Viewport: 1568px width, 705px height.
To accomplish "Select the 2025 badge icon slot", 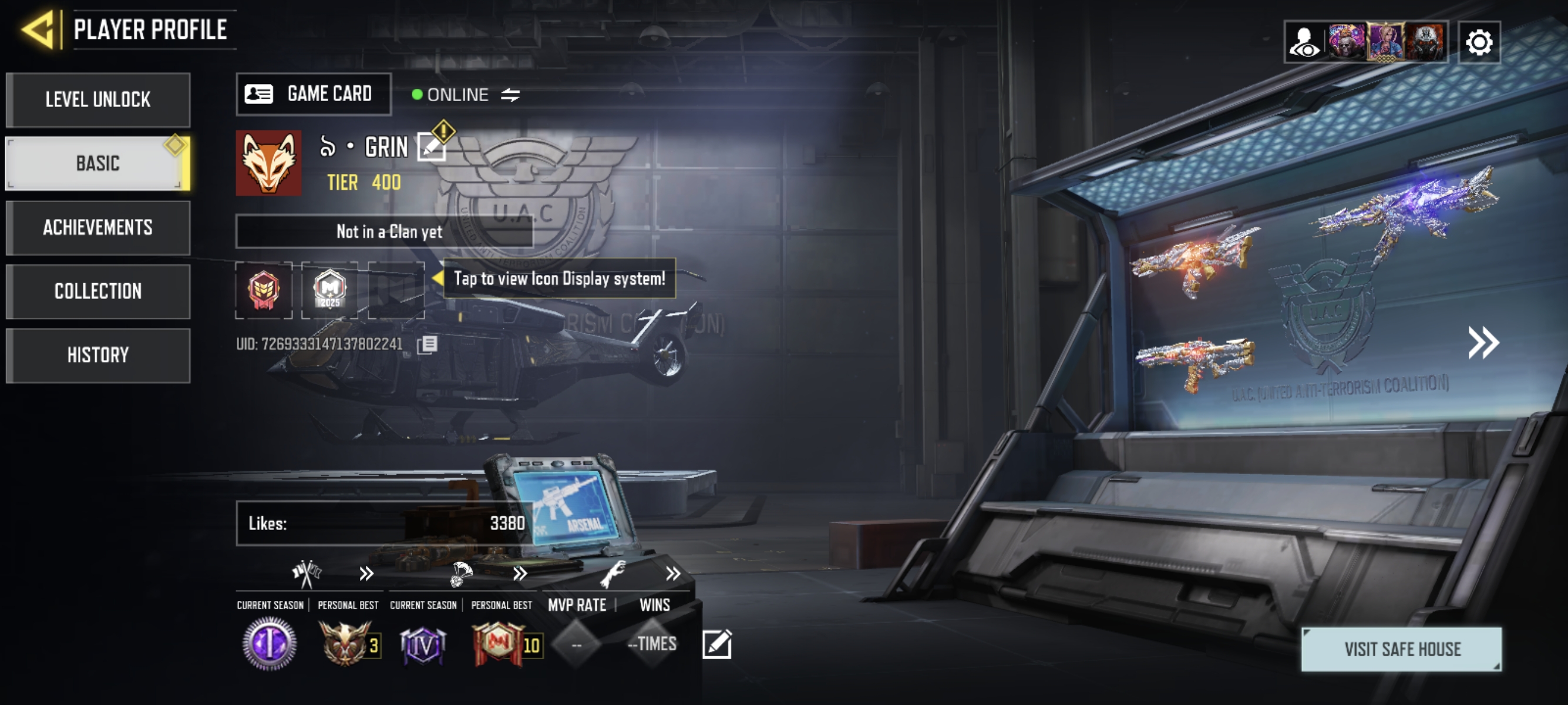I will click(x=329, y=290).
